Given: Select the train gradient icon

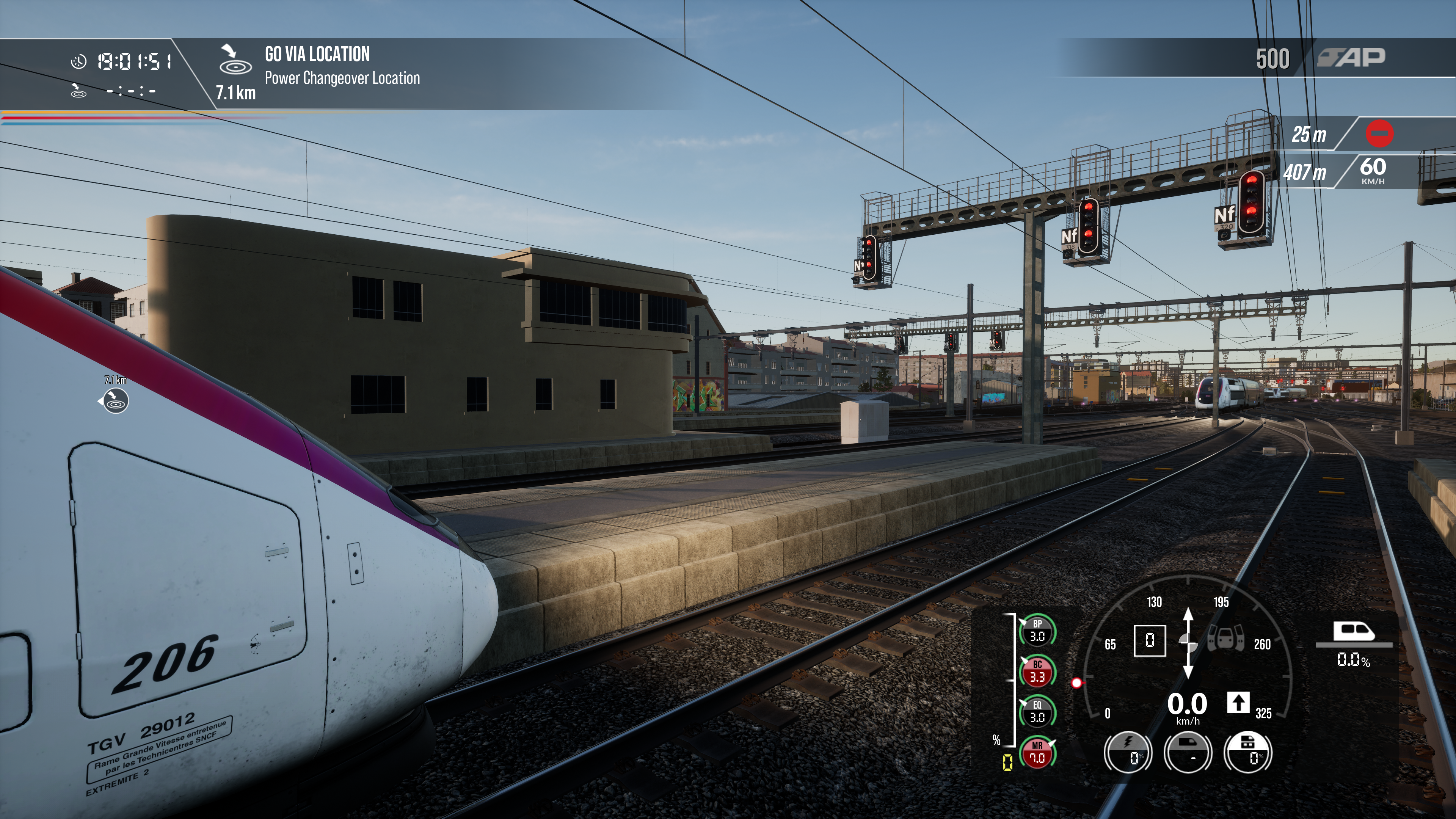Looking at the screenshot, I should (1354, 633).
